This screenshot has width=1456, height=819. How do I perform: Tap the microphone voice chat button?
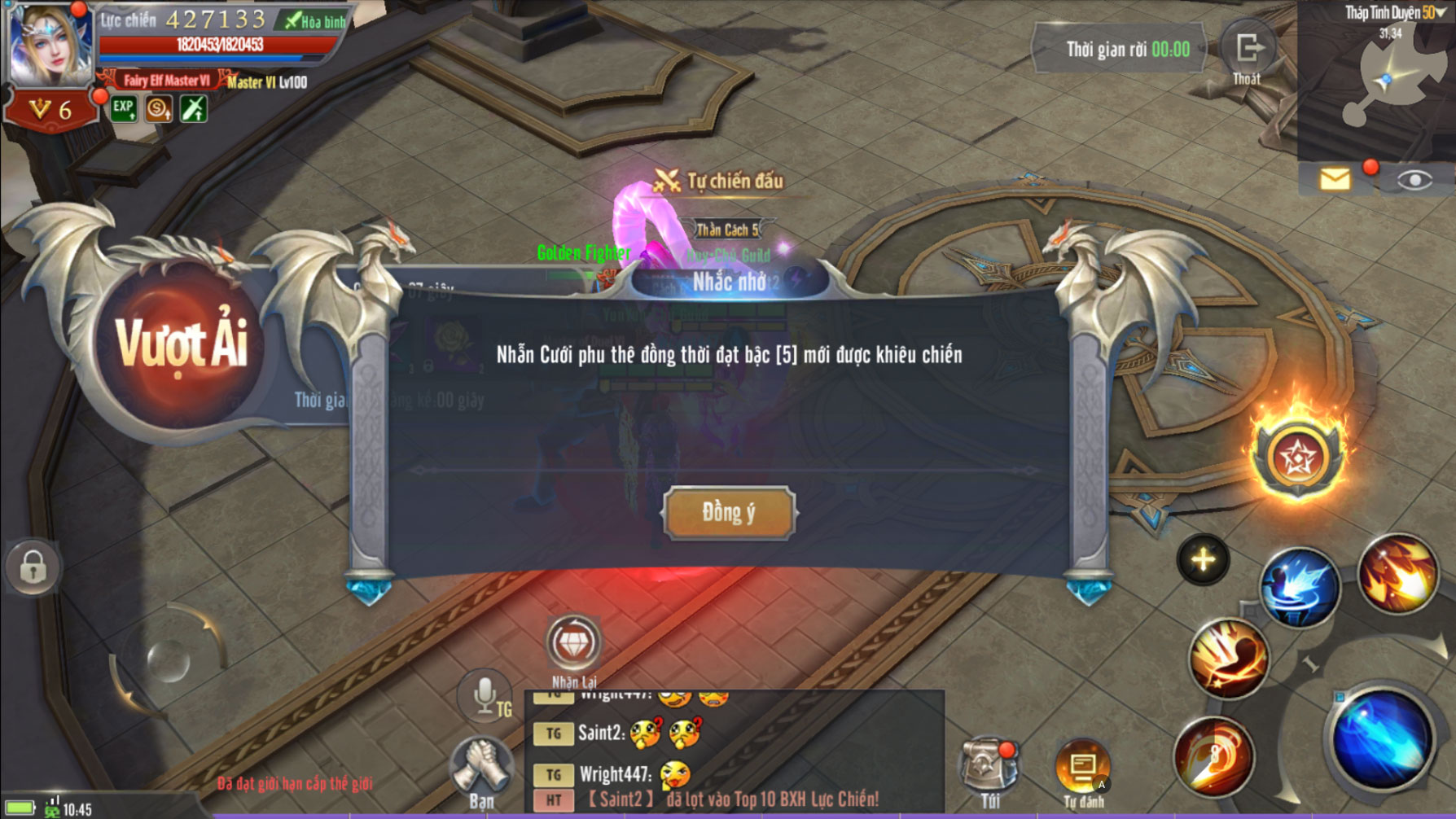(x=485, y=697)
